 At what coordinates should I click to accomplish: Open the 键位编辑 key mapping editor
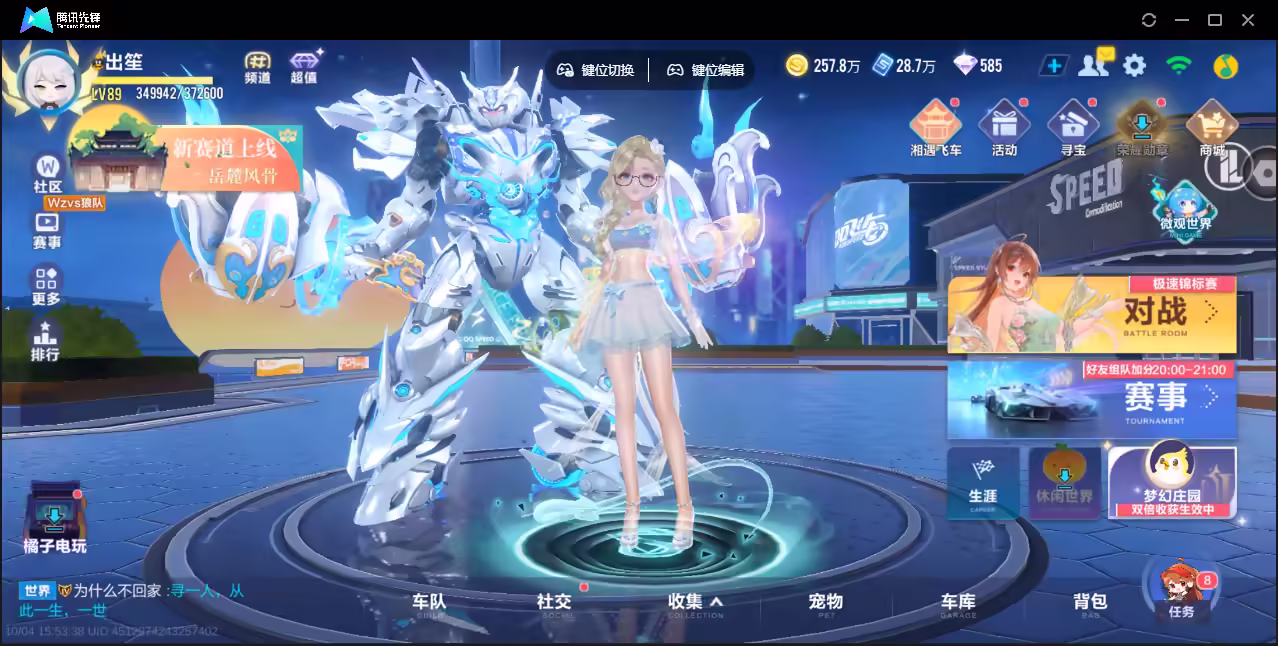706,70
